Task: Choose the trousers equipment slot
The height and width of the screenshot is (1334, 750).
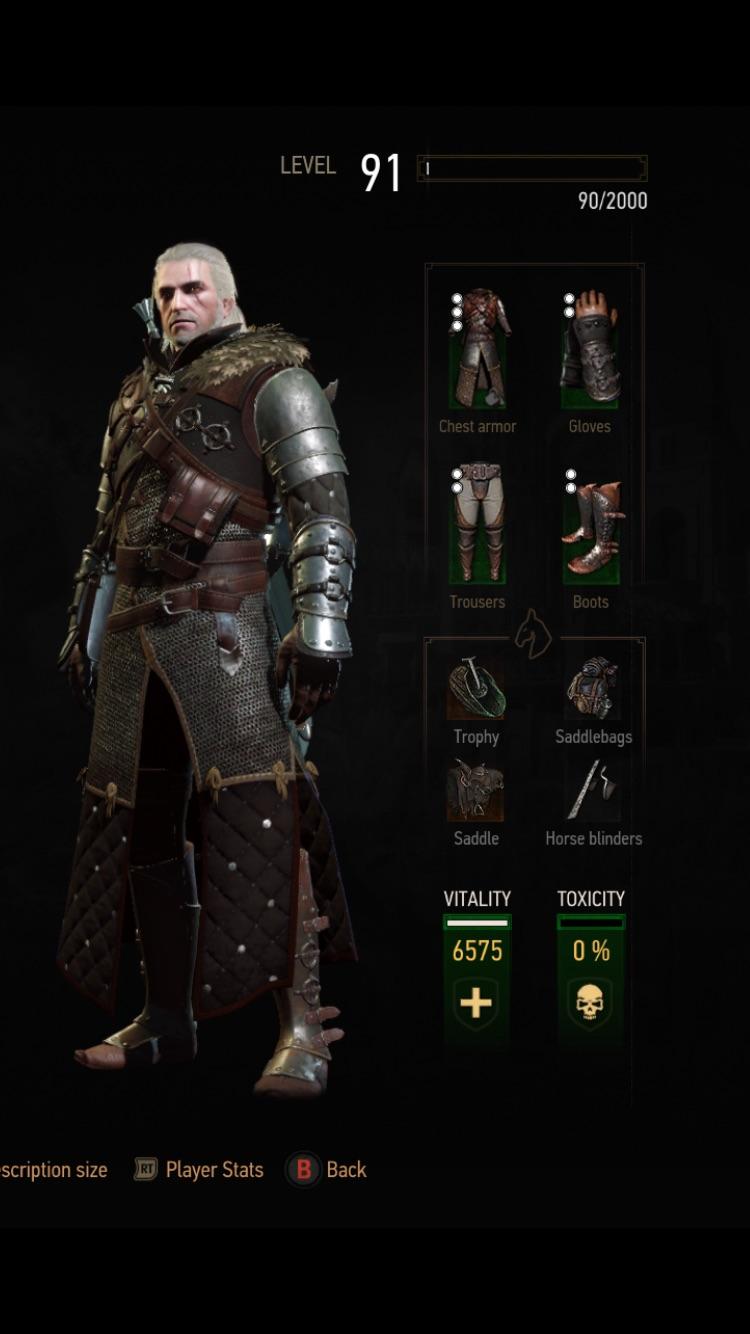Action: click(477, 525)
